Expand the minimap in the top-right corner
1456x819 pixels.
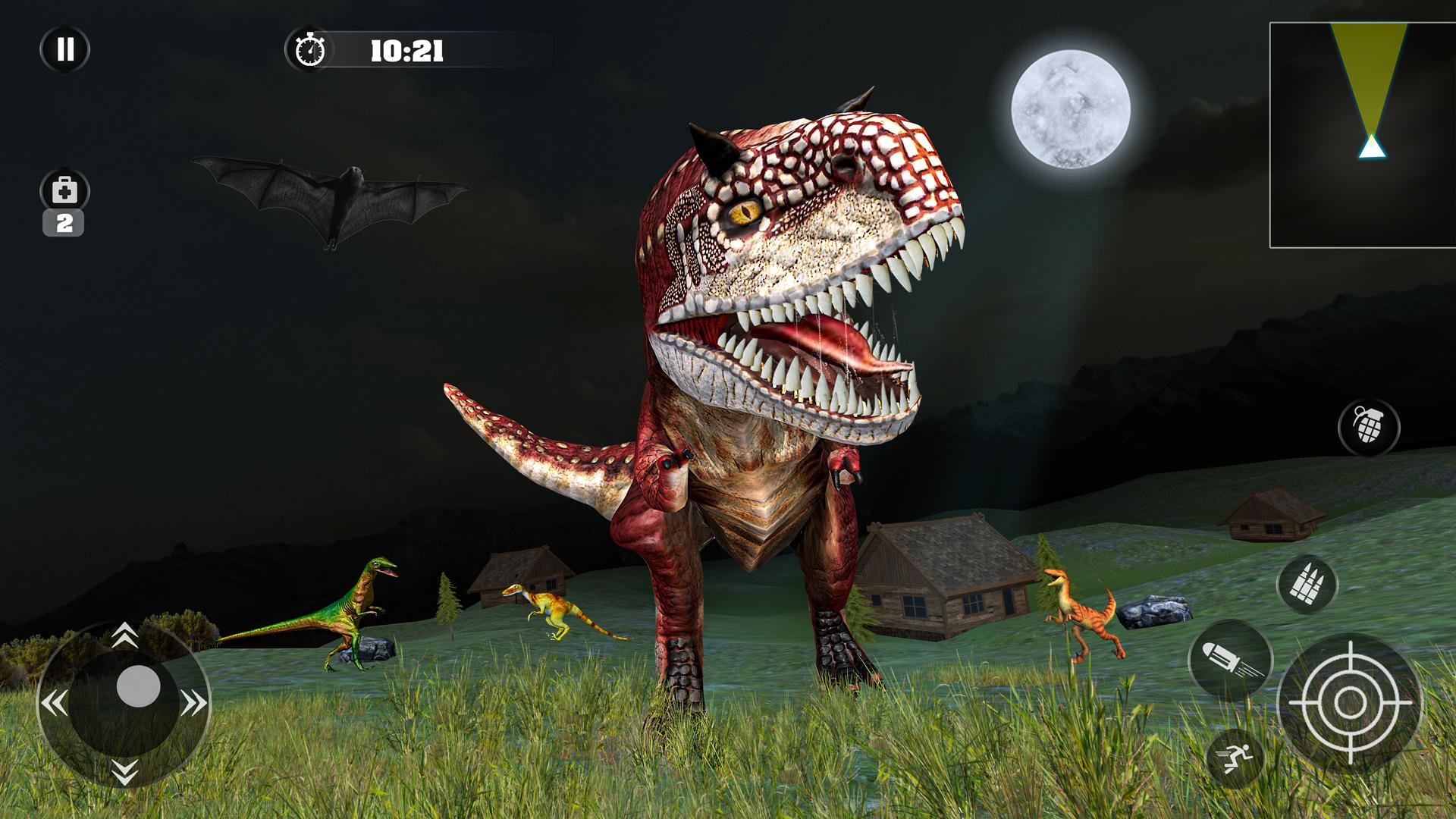coord(1360,133)
